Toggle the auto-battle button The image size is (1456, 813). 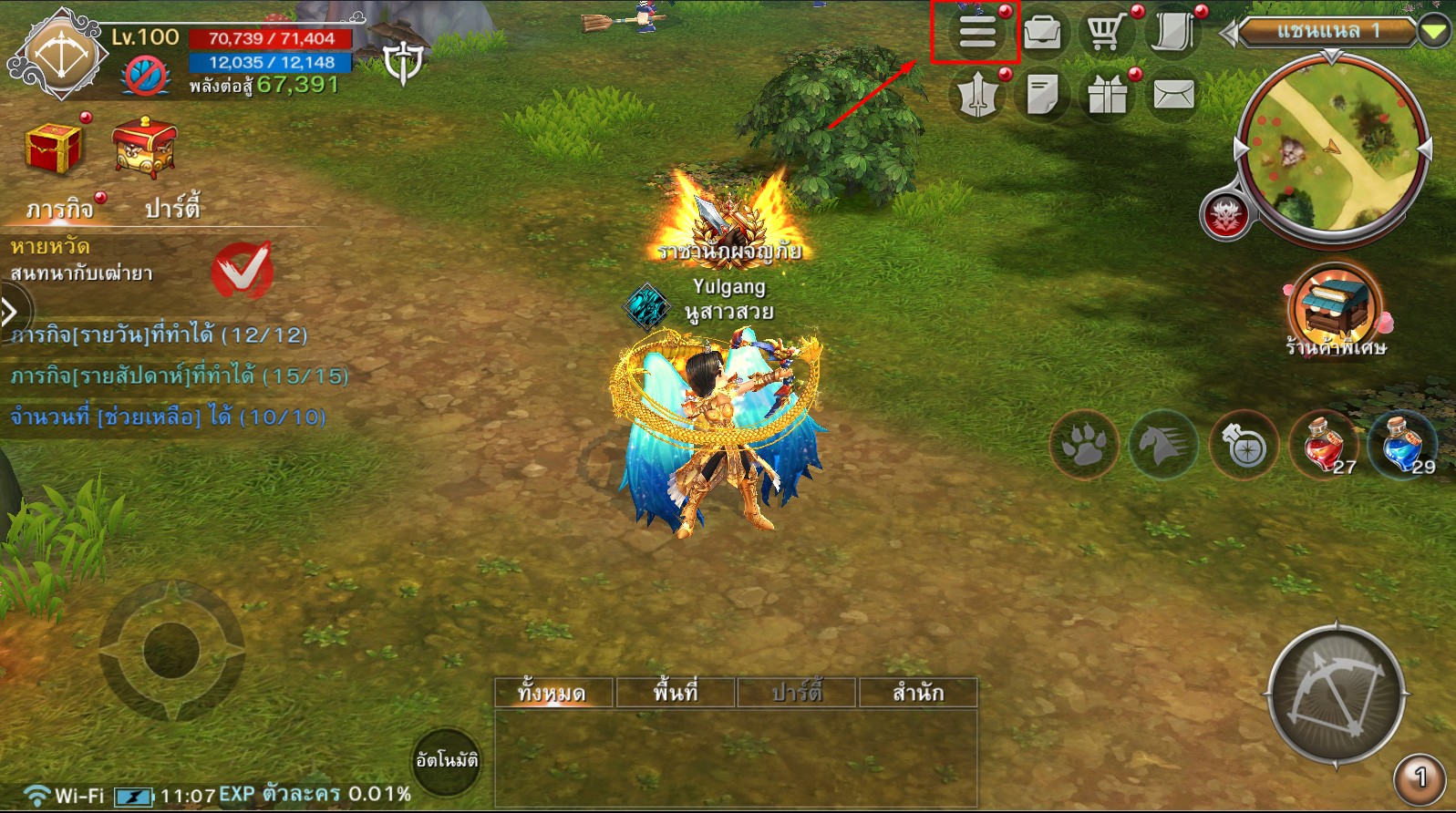tap(446, 760)
